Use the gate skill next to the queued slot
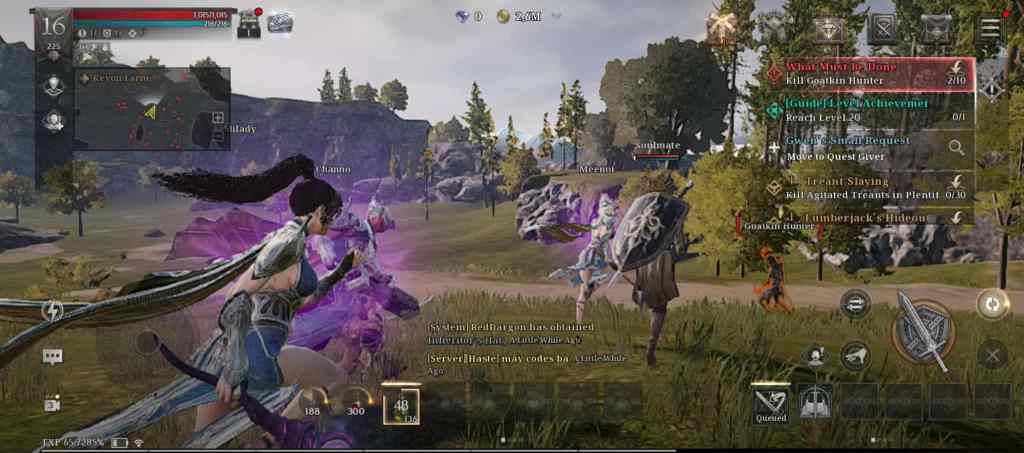Image resolution: width=1024 pixels, height=453 pixels. coord(817,402)
